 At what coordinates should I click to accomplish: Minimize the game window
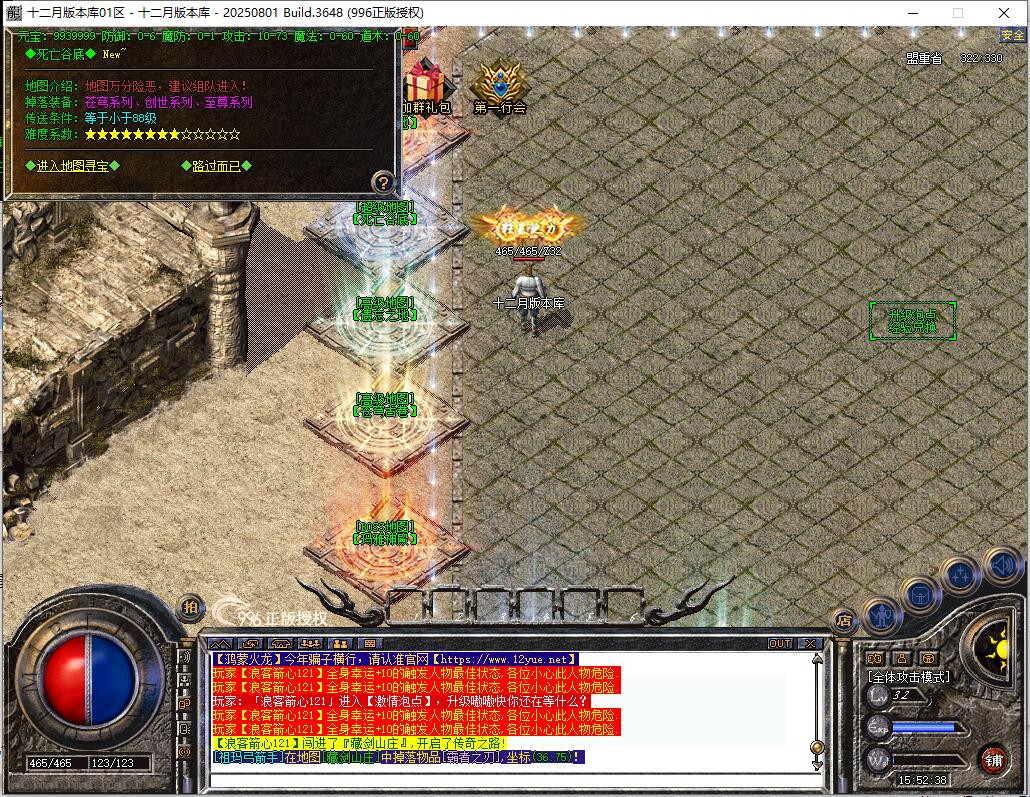click(911, 13)
